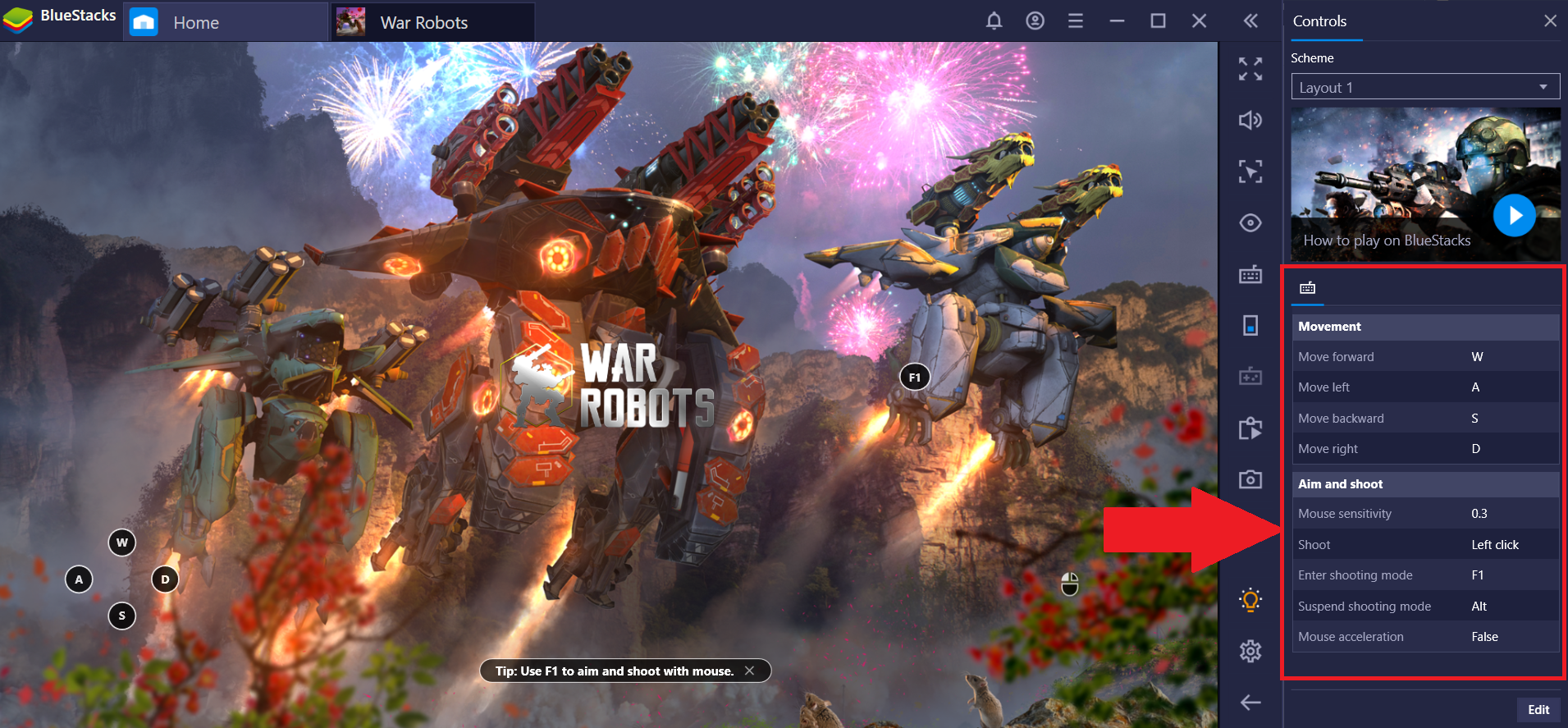Click the Edit controls button
1568x728 pixels.
pos(1538,710)
